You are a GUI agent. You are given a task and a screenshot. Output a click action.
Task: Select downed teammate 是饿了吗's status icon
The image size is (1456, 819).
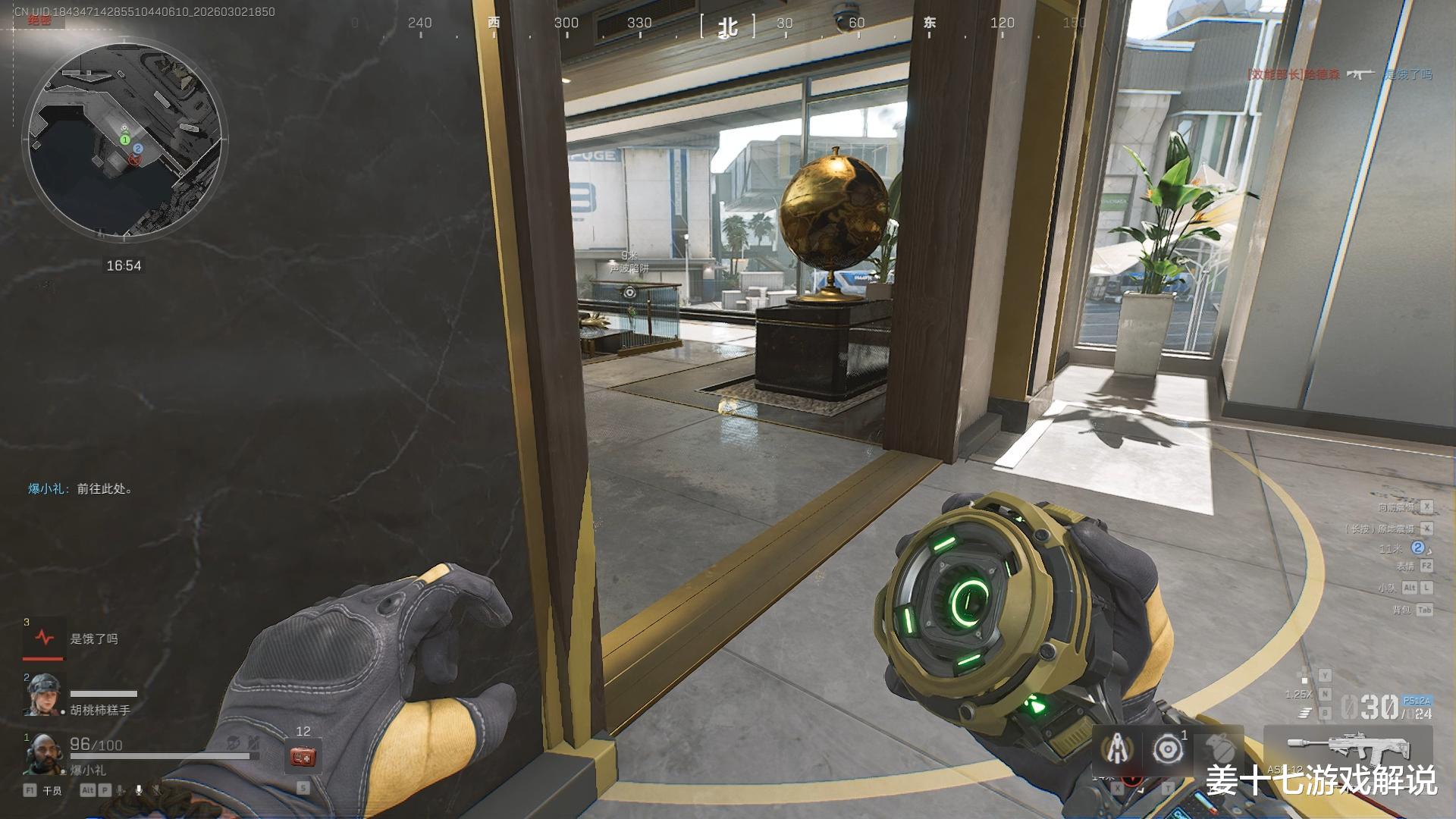(45, 639)
